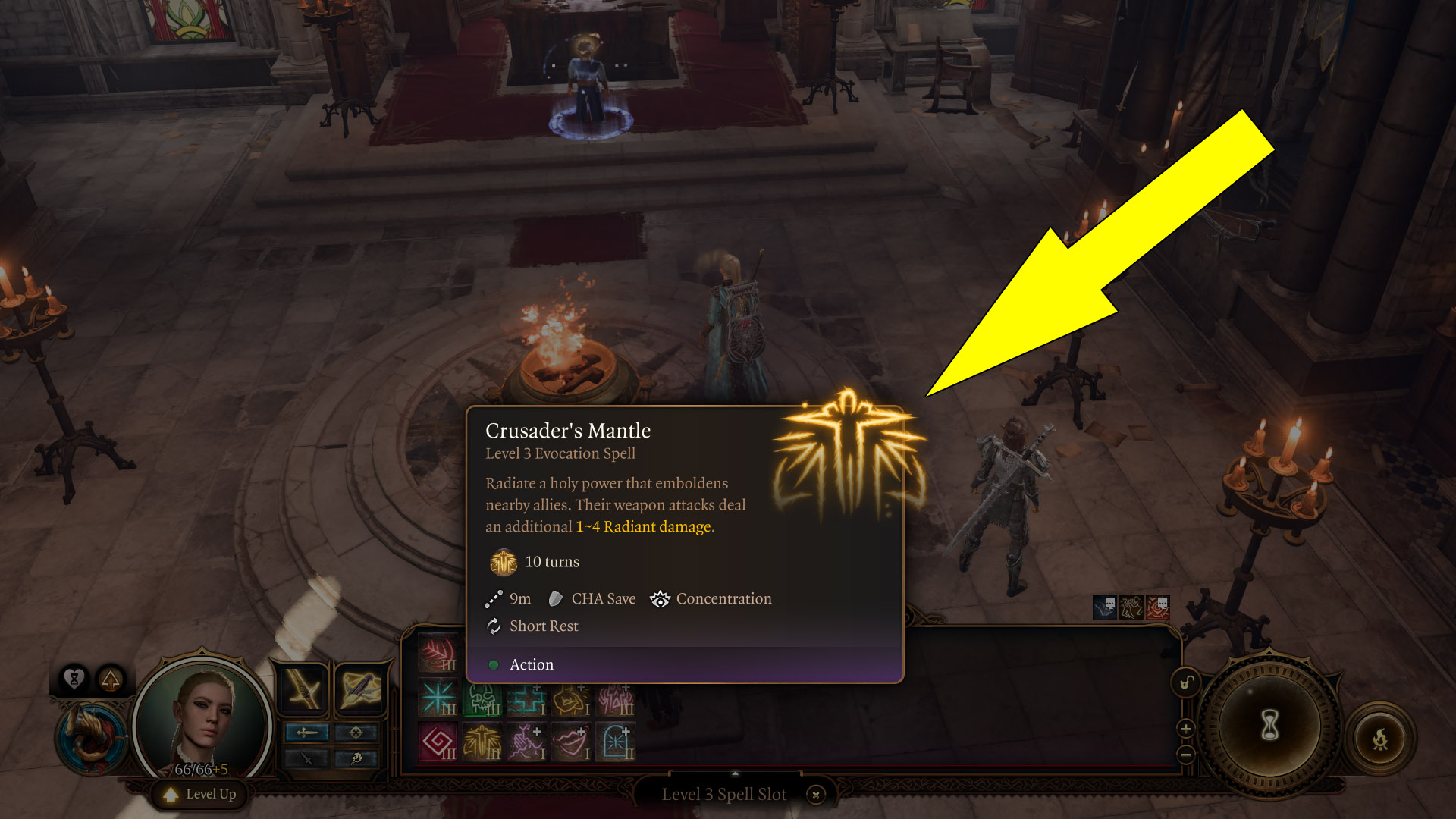The image size is (1456, 819).
Task: Click the red reaction icon above the hotbar
Action: click(x=1157, y=607)
